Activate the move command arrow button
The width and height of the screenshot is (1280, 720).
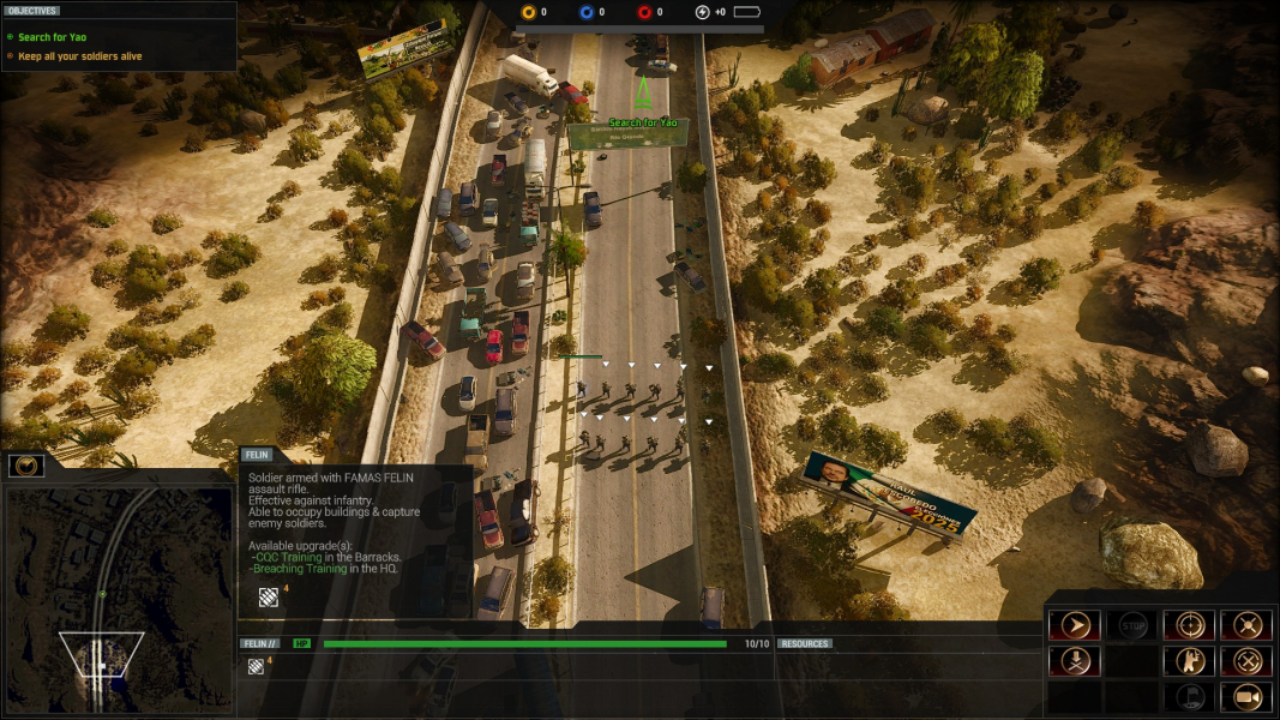[x=1074, y=626]
